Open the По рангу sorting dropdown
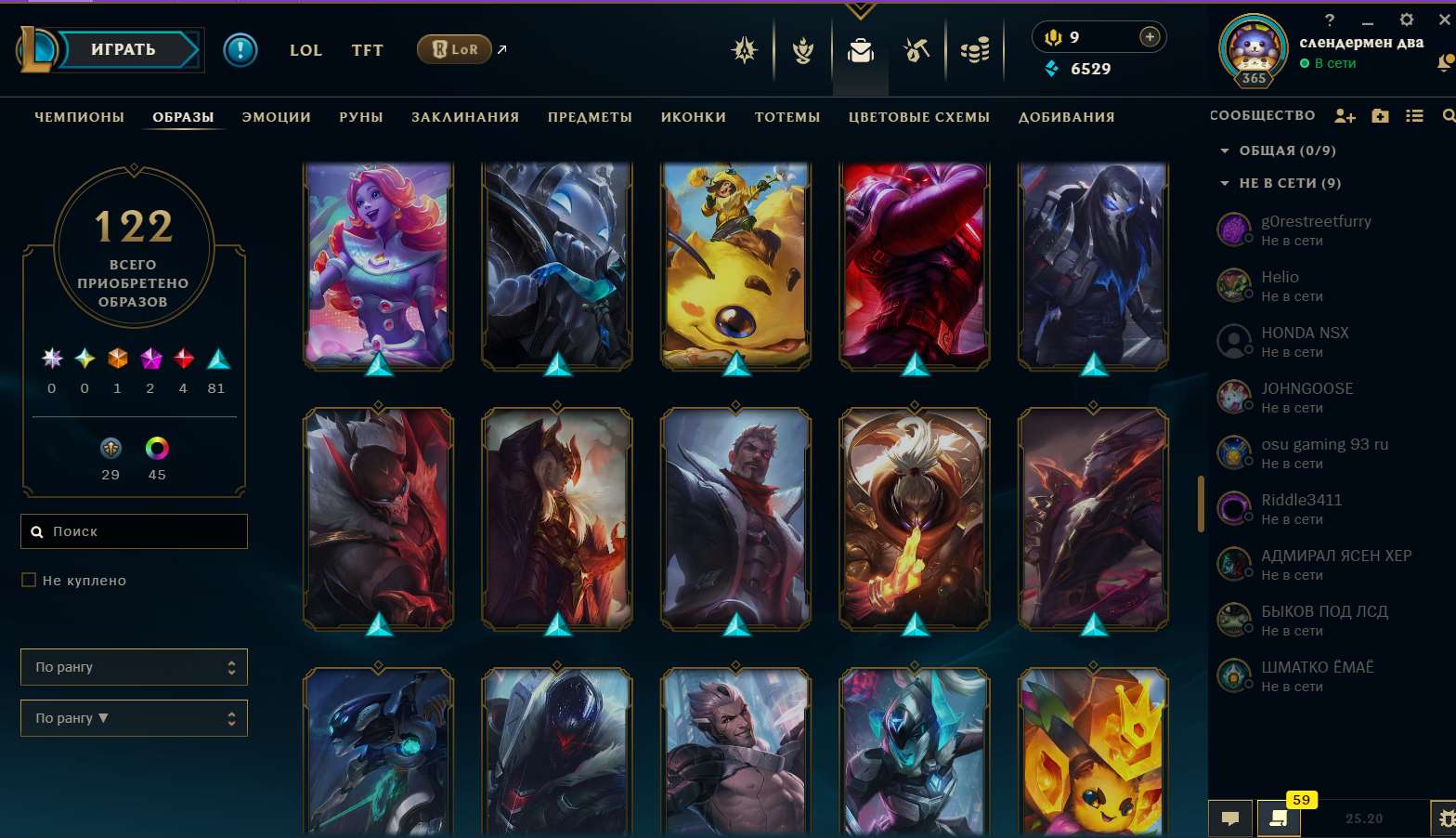 coord(134,666)
